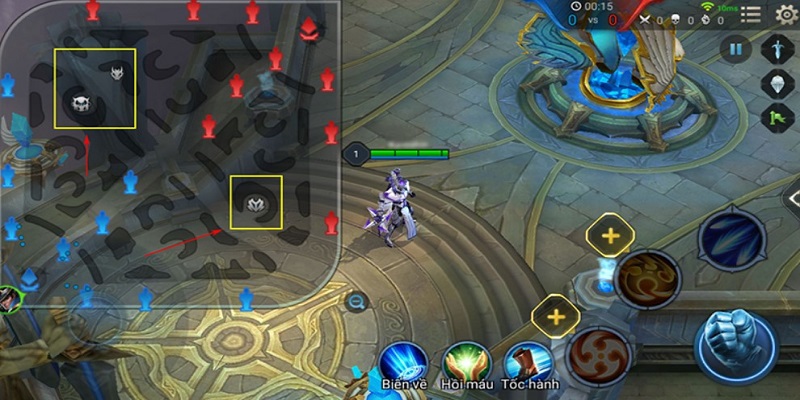Image resolution: width=800 pixels, height=400 pixels.
Task: Open the scoreboard list icon
Action: pos(750,14)
